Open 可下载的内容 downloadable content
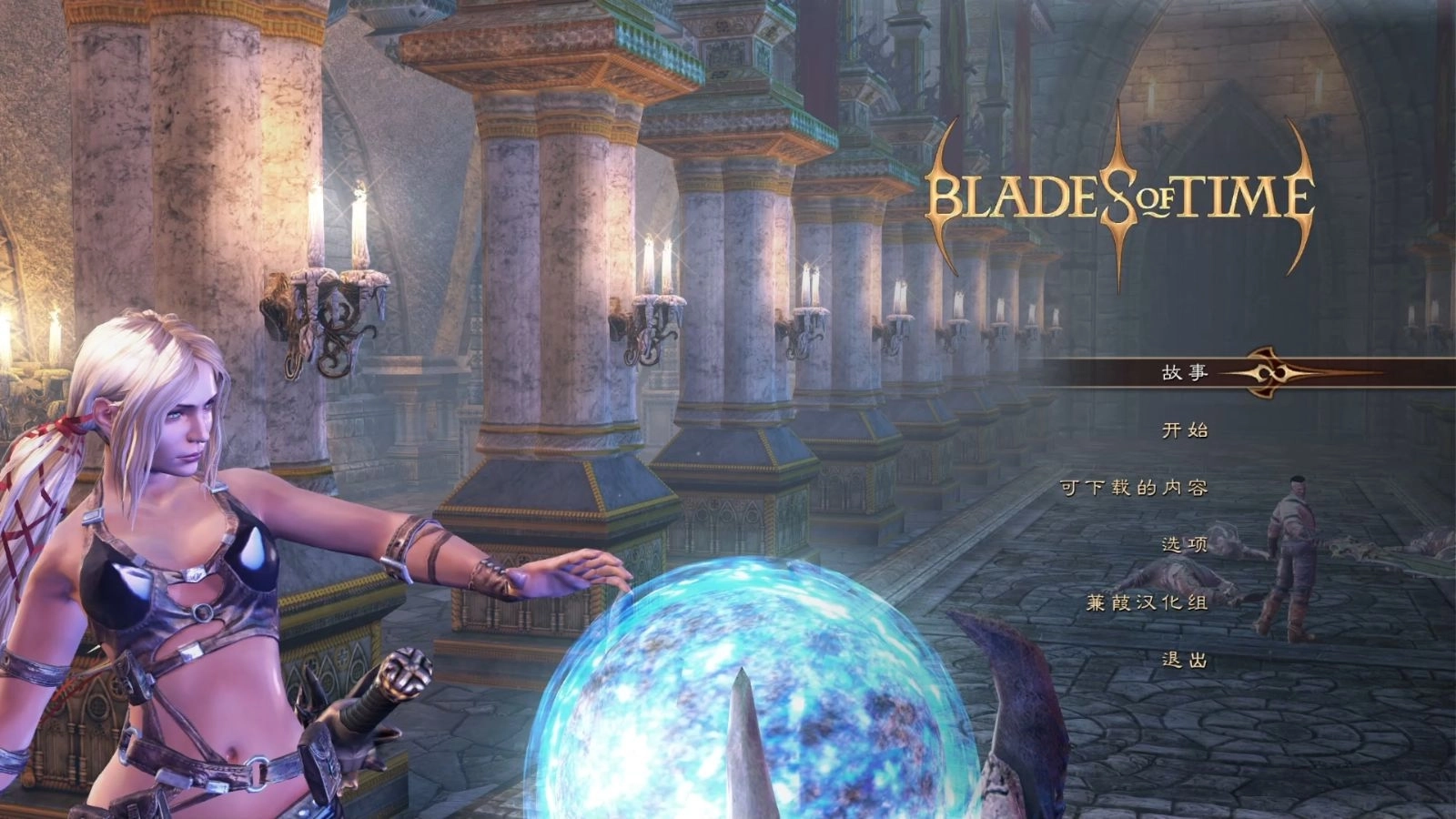1456x819 pixels. (1134, 488)
